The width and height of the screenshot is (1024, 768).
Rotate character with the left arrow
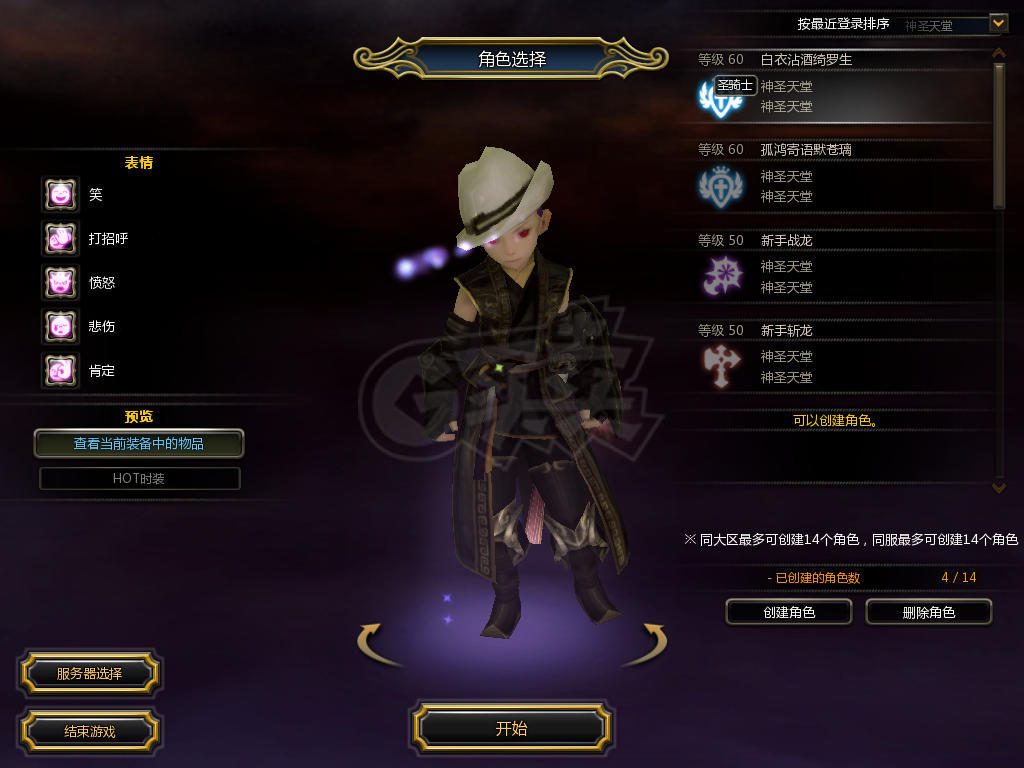click(372, 640)
